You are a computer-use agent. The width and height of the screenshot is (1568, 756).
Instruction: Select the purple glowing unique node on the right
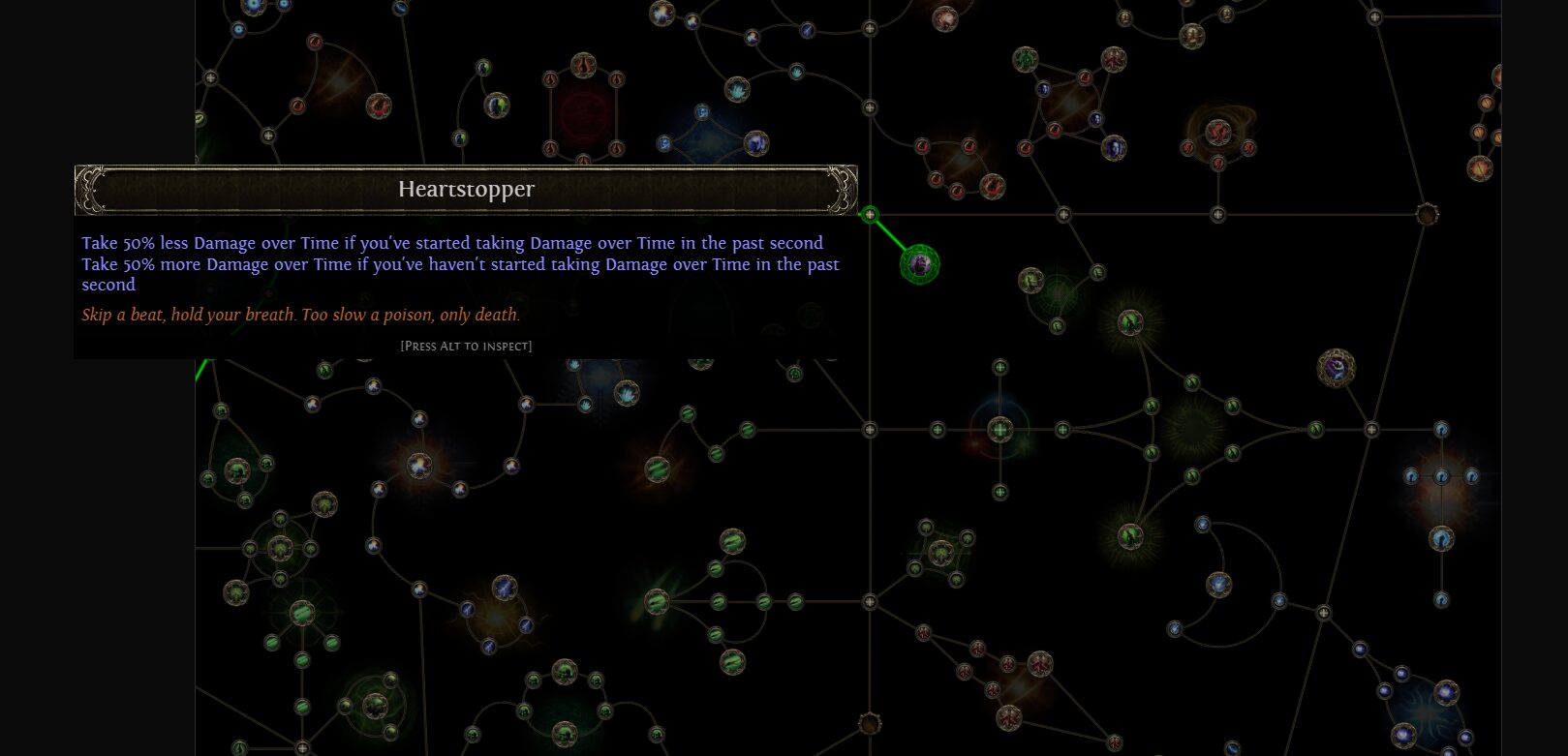pos(1336,367)
